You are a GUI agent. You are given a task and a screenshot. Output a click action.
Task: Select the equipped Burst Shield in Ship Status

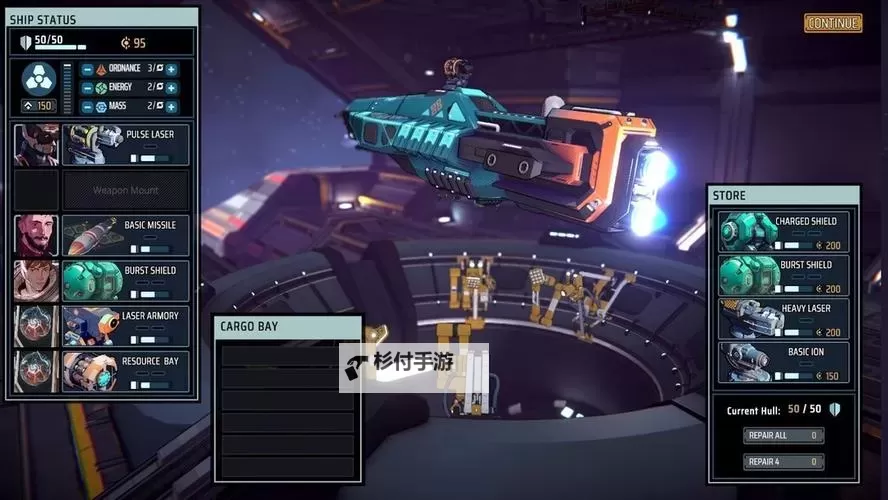(126, 281)
